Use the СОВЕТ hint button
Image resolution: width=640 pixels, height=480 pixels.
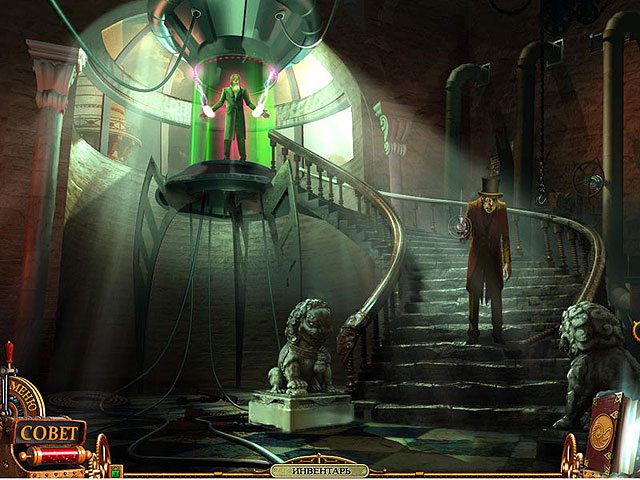(48, 433)
